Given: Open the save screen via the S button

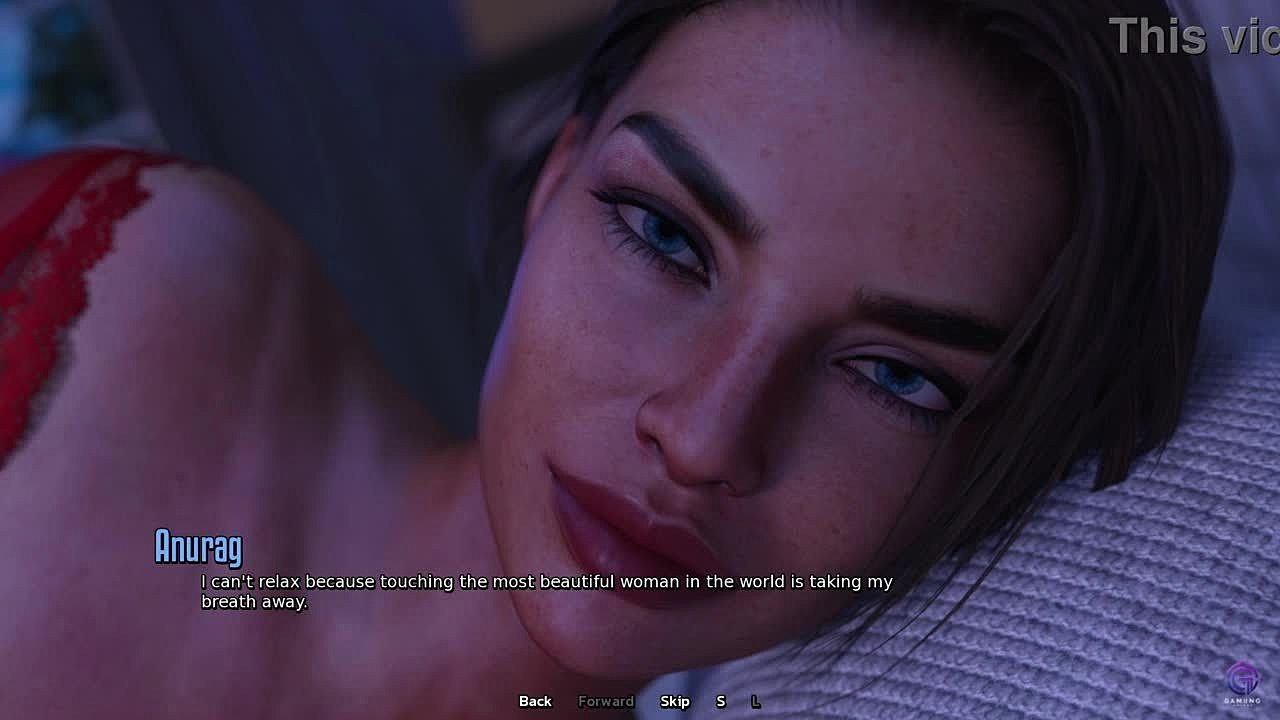Looking at the screenshot, I should [x=720, y=701].
